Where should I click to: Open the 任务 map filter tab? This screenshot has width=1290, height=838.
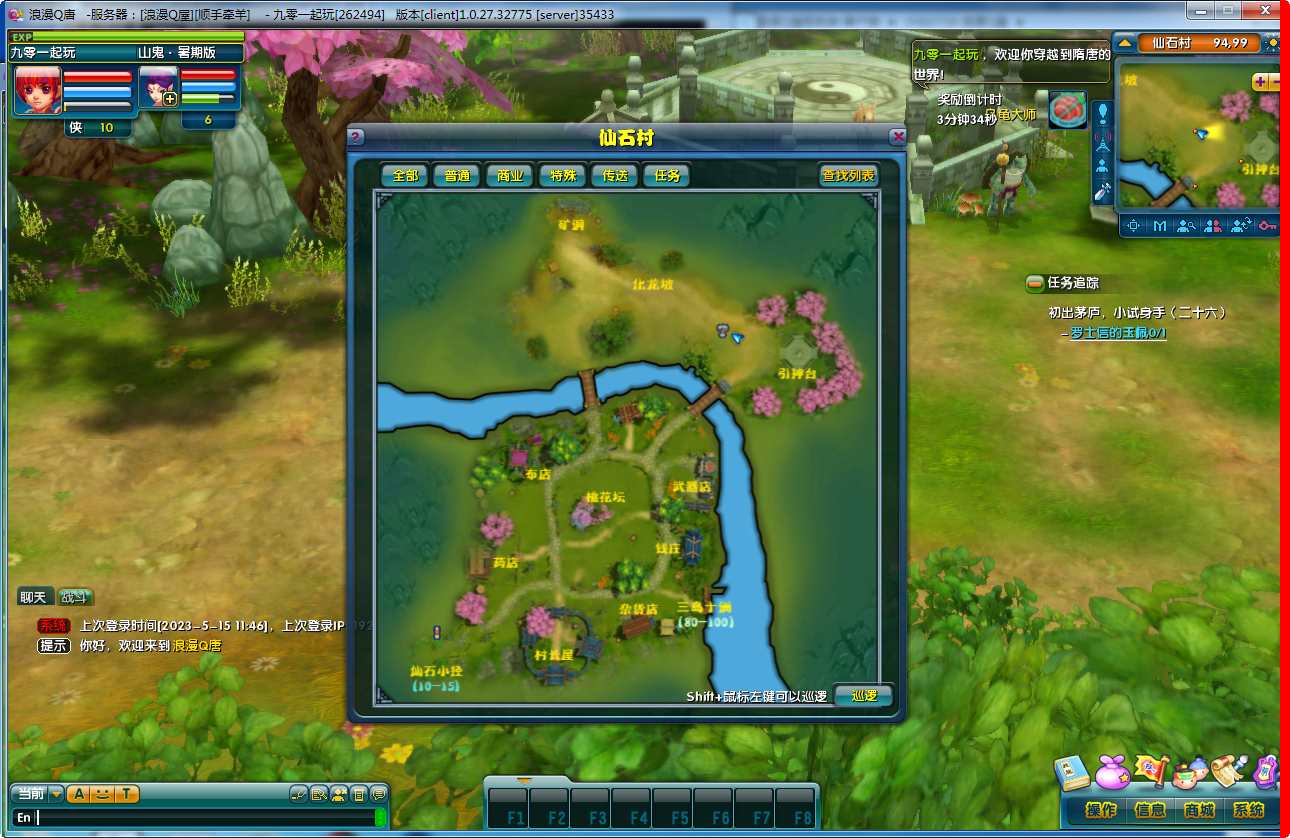pos(666,175)
